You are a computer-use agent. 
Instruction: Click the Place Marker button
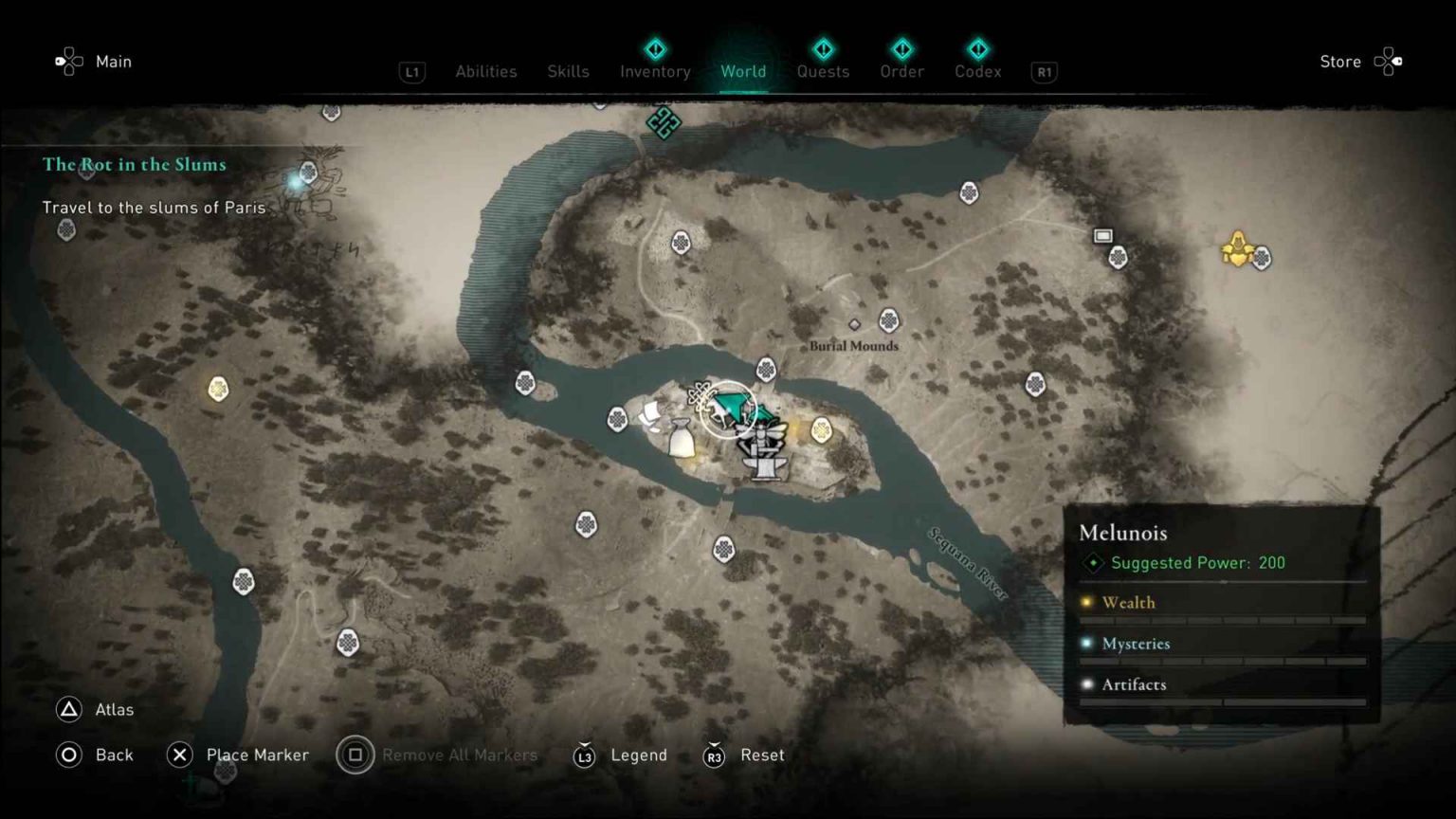[x=237, y=755]
